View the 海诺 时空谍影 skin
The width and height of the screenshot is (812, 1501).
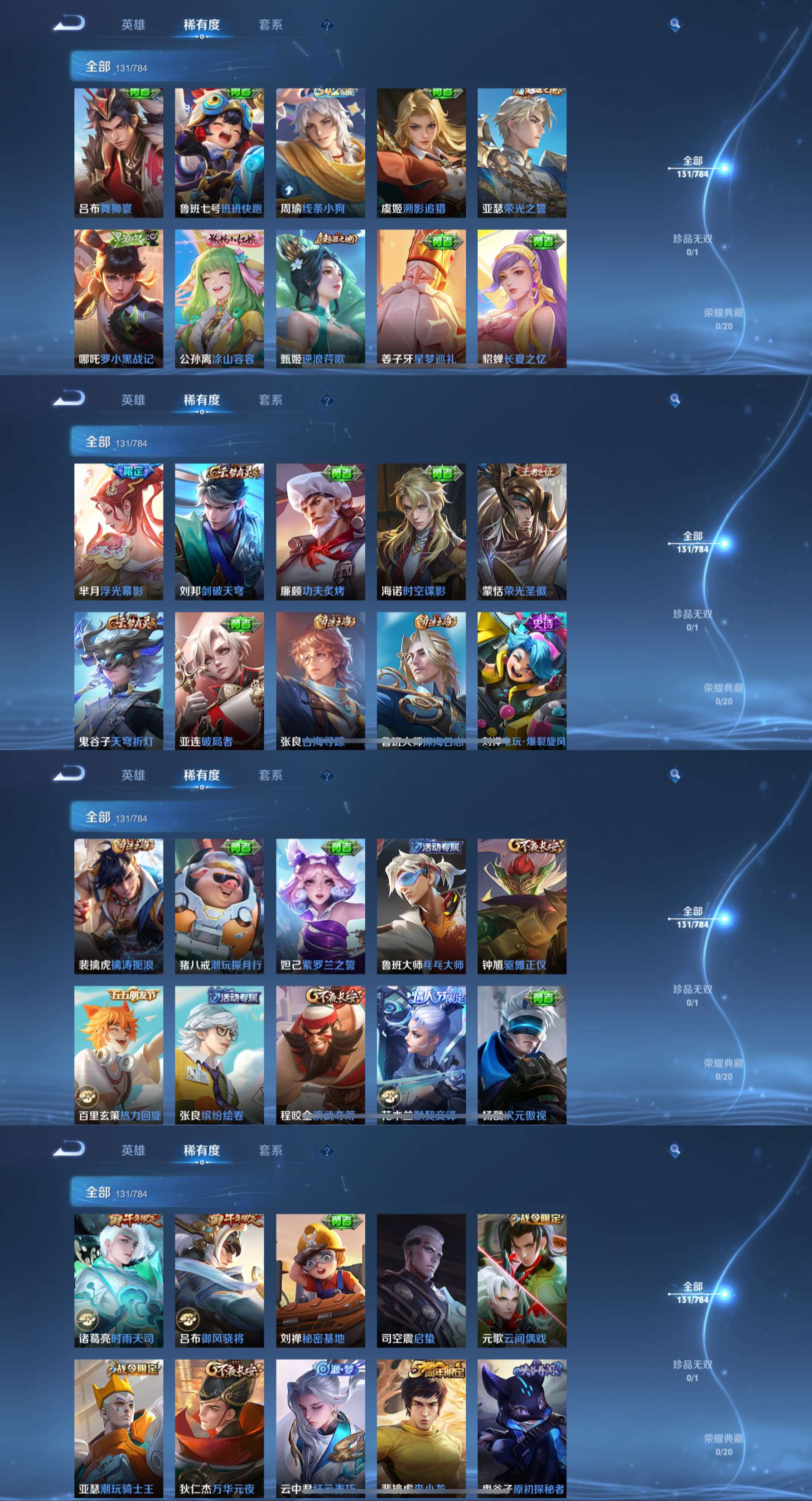(421, 531)
